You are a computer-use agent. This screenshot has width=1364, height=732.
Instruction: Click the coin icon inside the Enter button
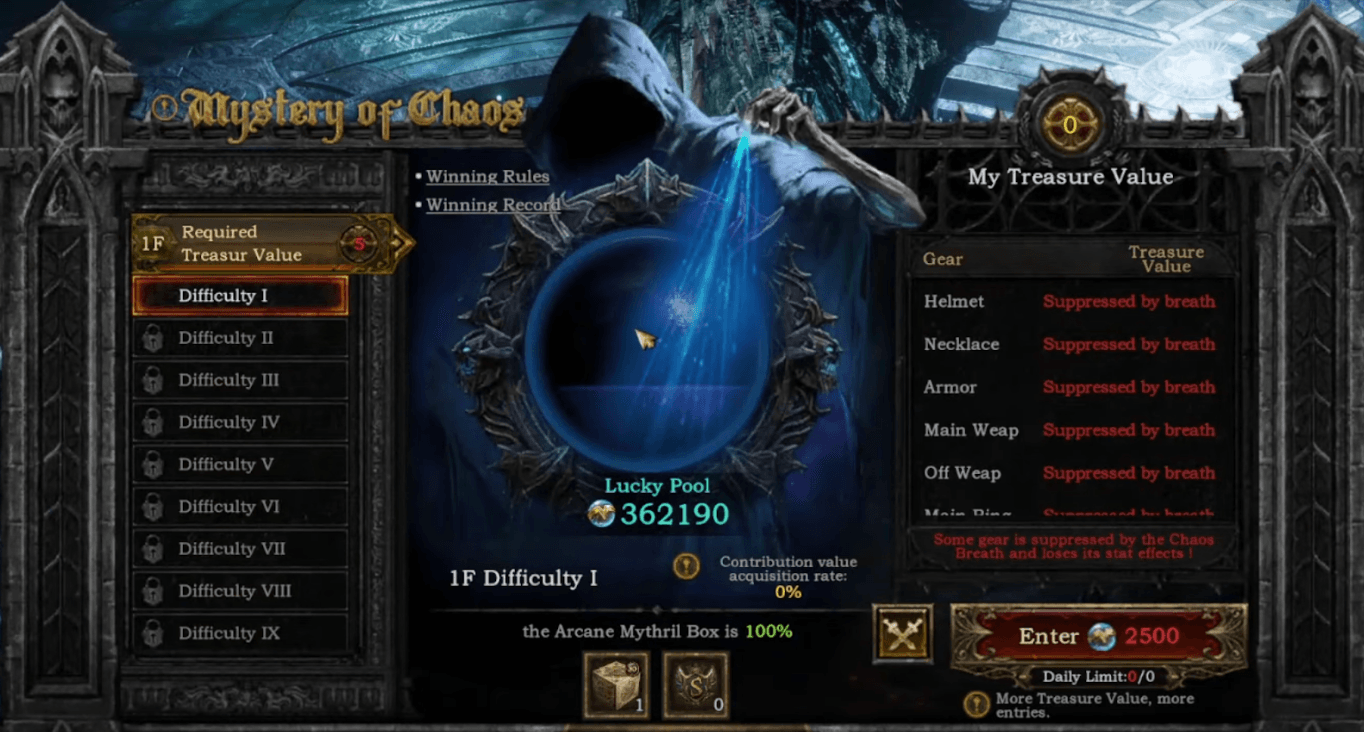pyautogui.click(x=1100, y=635)
